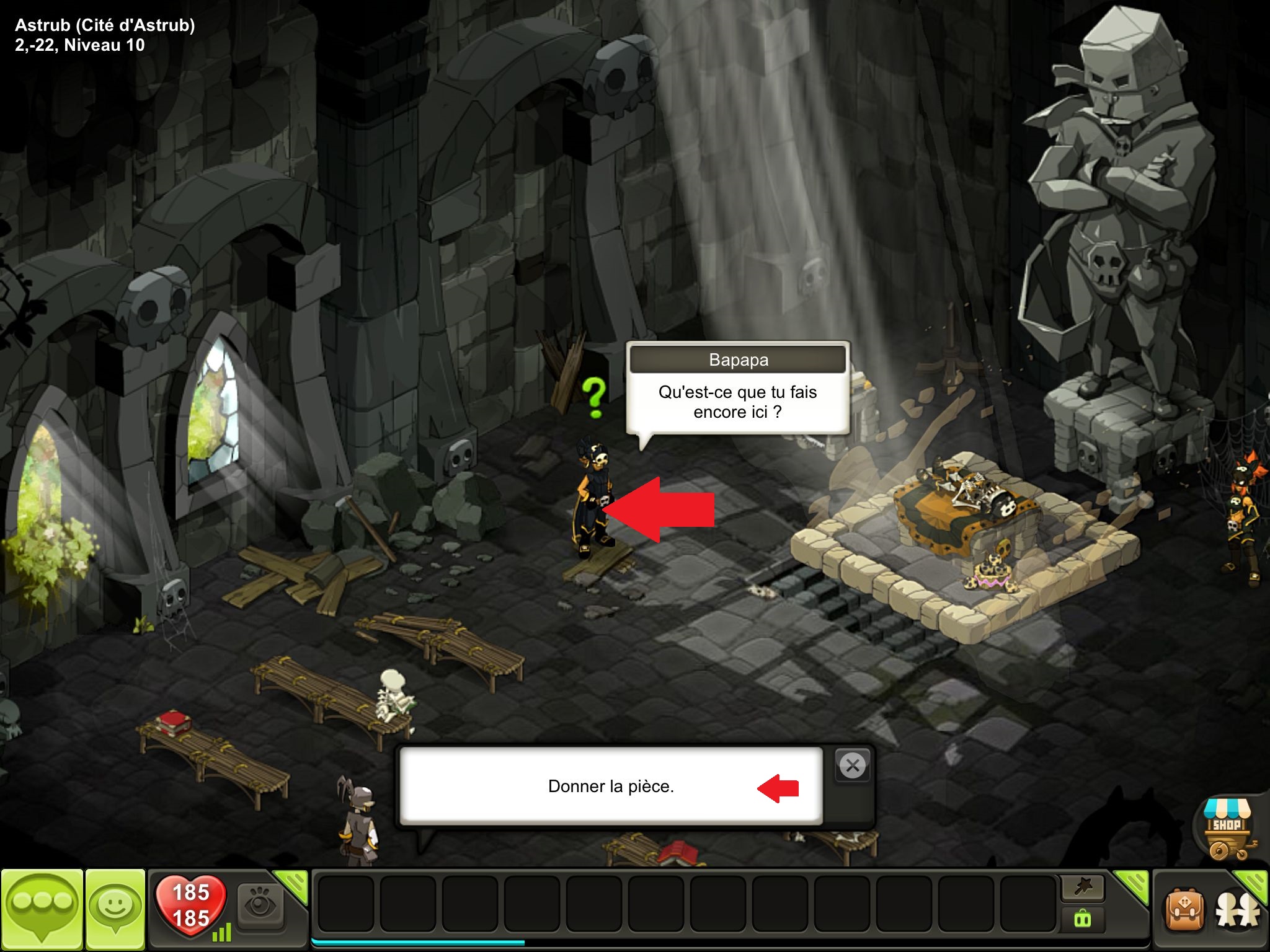Switch to the green bag items tab
The image size is (1270, 952).
(x=1083, y=919)
